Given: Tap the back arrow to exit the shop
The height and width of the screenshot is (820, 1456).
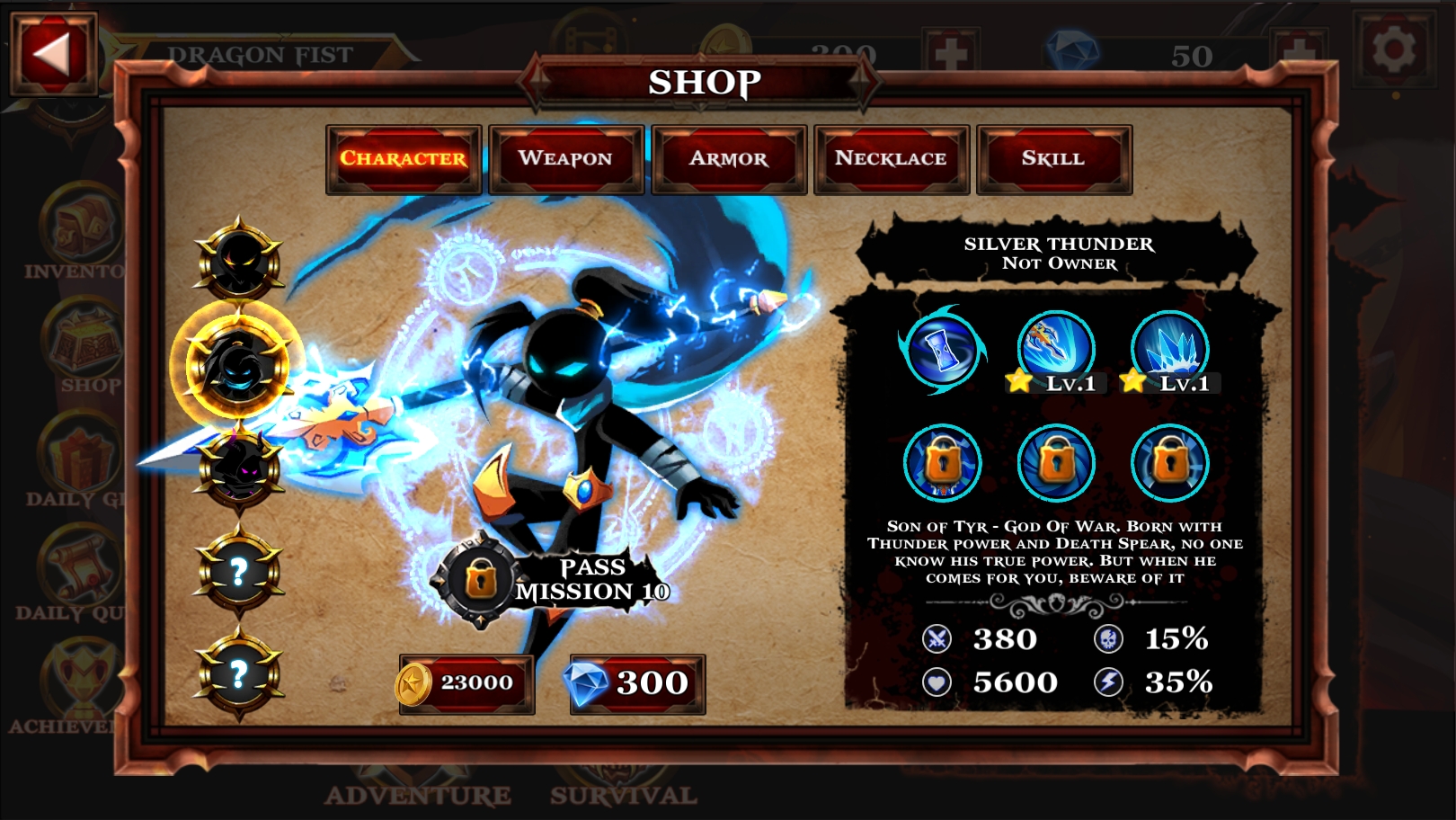Looking at the screenshot, I should pos(51,49).
